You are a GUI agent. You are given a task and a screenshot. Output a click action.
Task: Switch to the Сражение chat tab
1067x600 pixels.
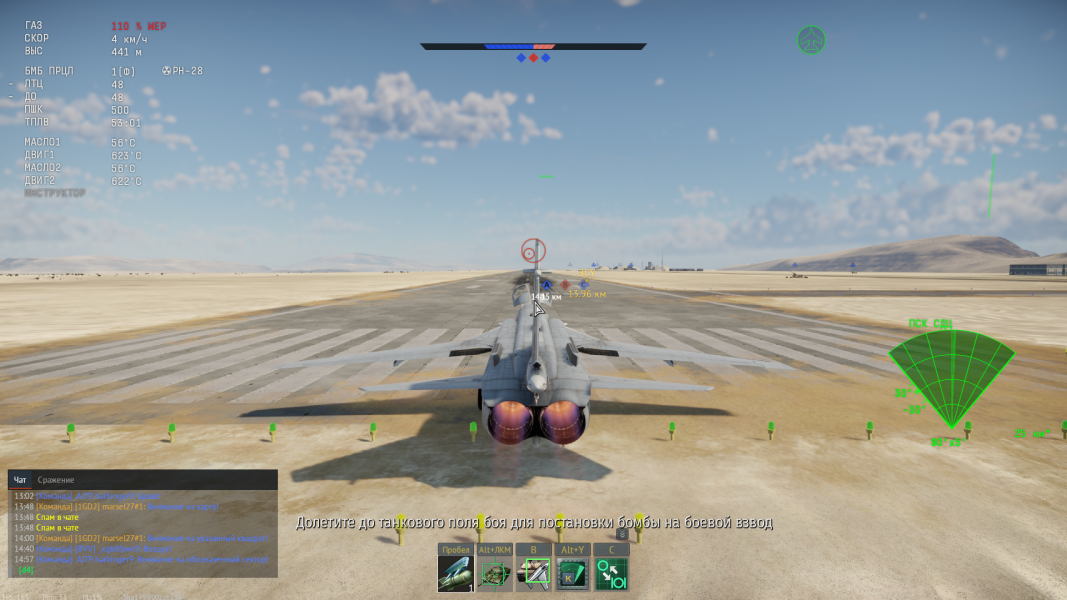(56, 480)
